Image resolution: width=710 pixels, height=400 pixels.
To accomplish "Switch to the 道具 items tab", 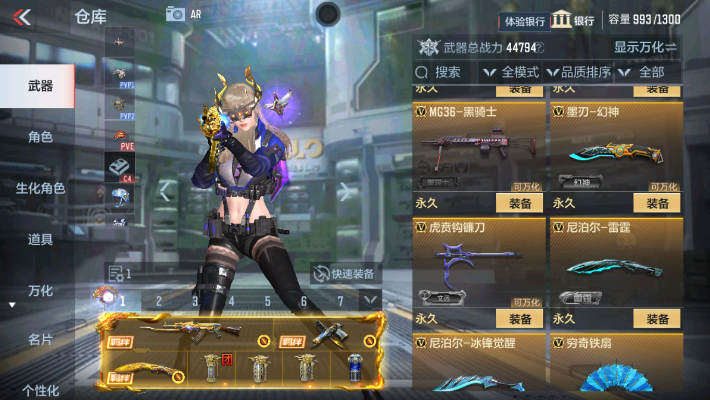I will pyautogui.click(x=40, y=239).
